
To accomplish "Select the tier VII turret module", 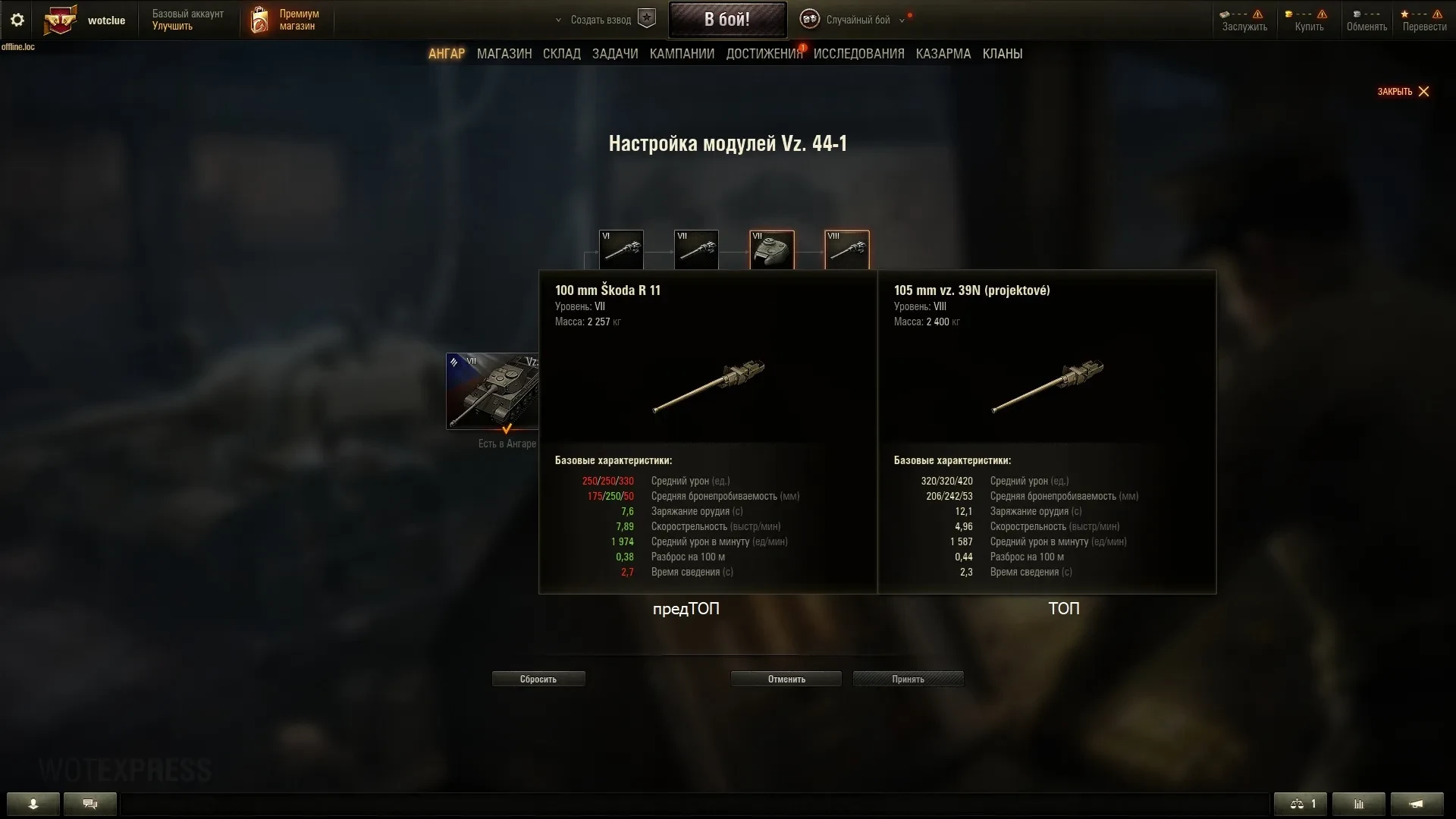I will [x=771, y=249].
